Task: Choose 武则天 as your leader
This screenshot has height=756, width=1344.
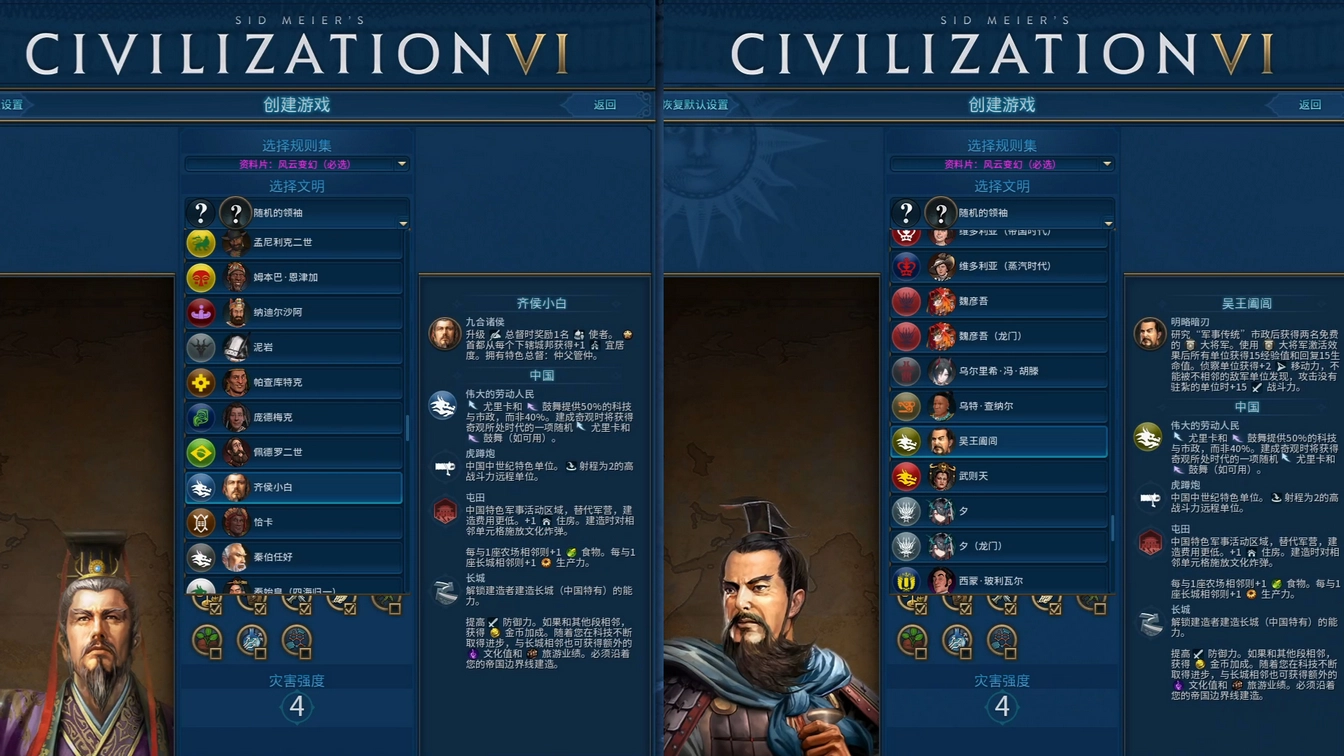Action: tap(999, 476)
